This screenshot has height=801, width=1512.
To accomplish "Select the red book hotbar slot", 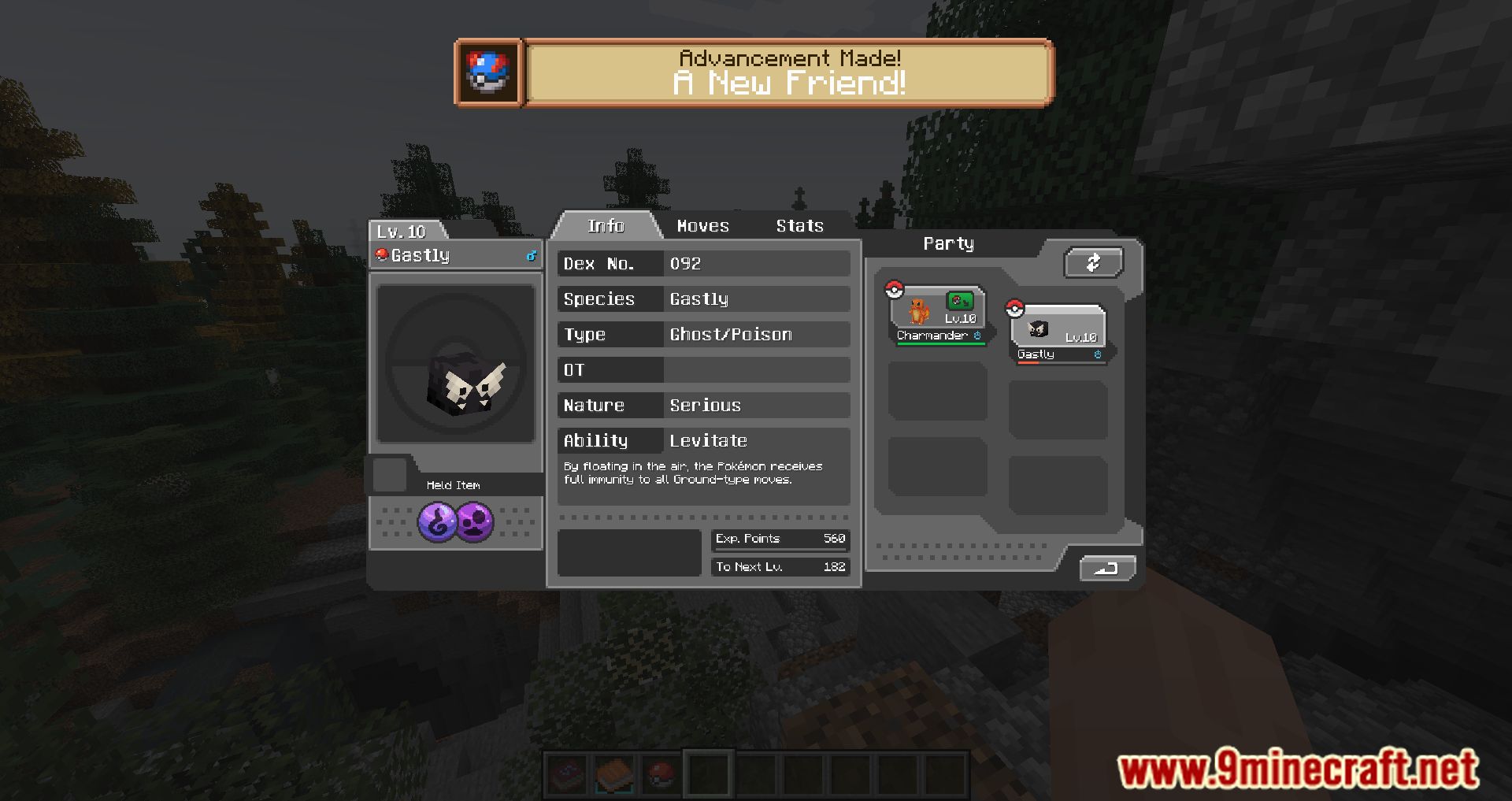I will click(567, 774).
